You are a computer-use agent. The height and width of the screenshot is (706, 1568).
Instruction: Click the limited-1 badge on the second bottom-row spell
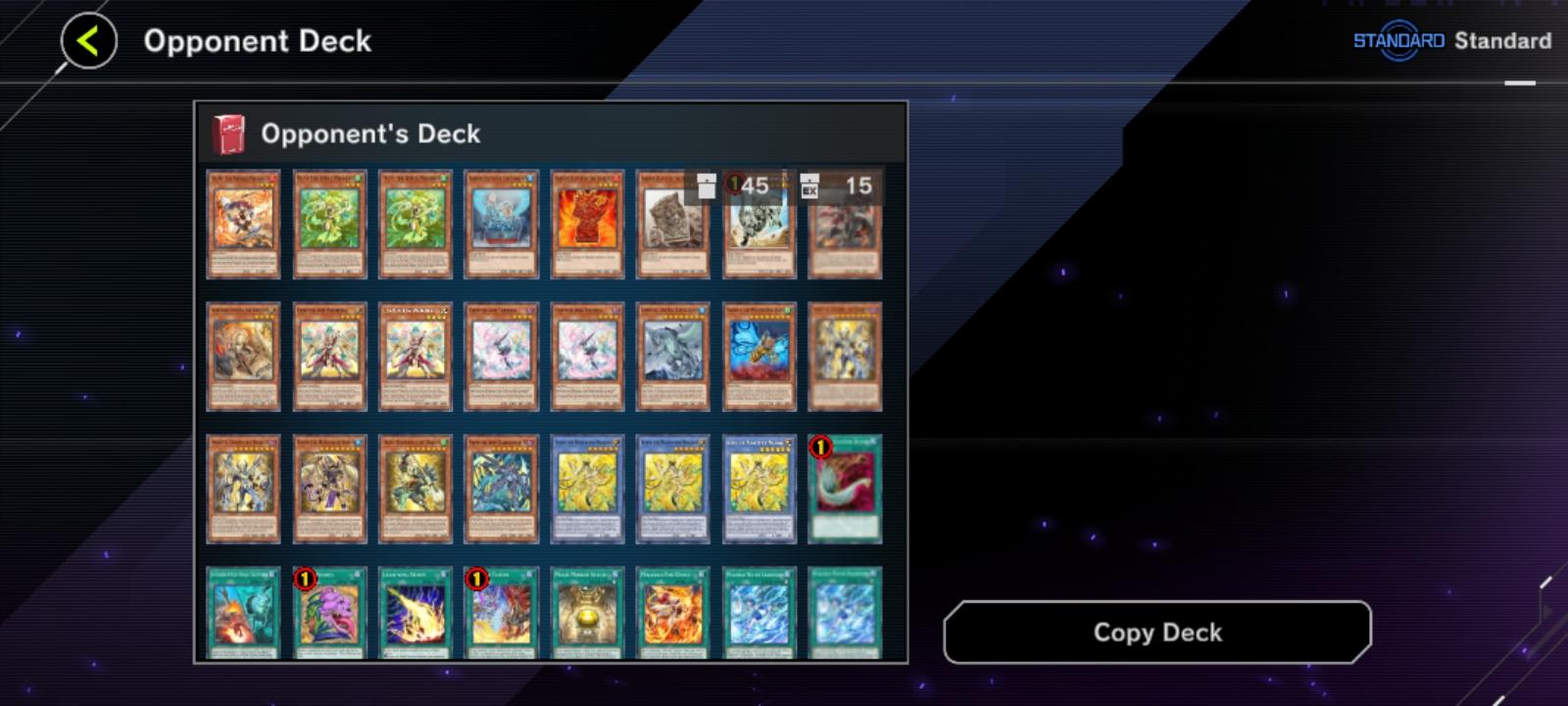[307, 579]
